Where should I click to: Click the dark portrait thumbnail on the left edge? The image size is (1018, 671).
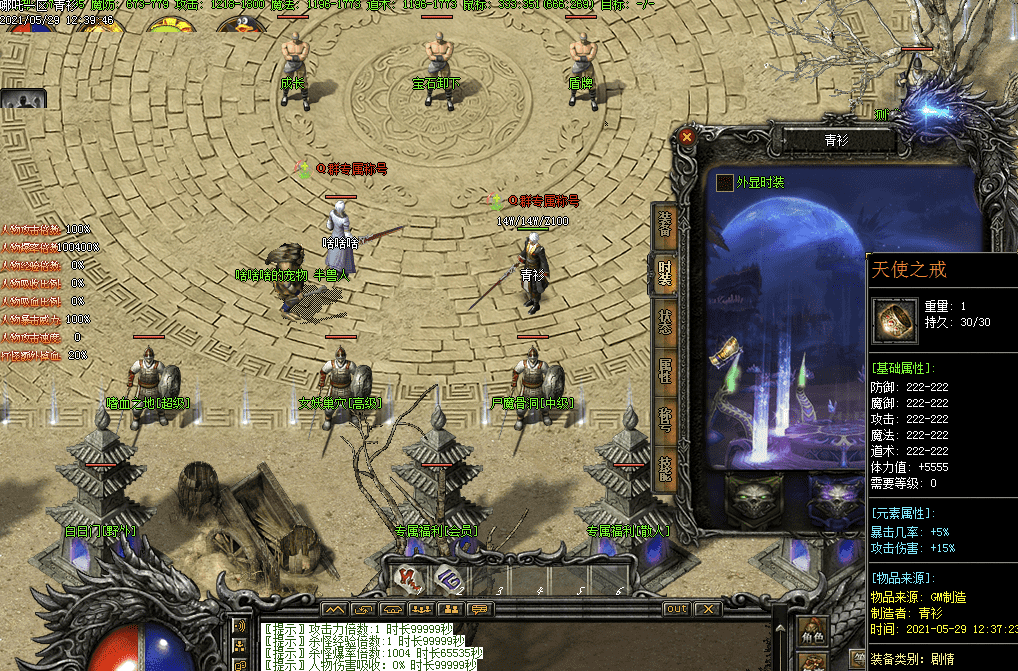[x=22, y=99]
